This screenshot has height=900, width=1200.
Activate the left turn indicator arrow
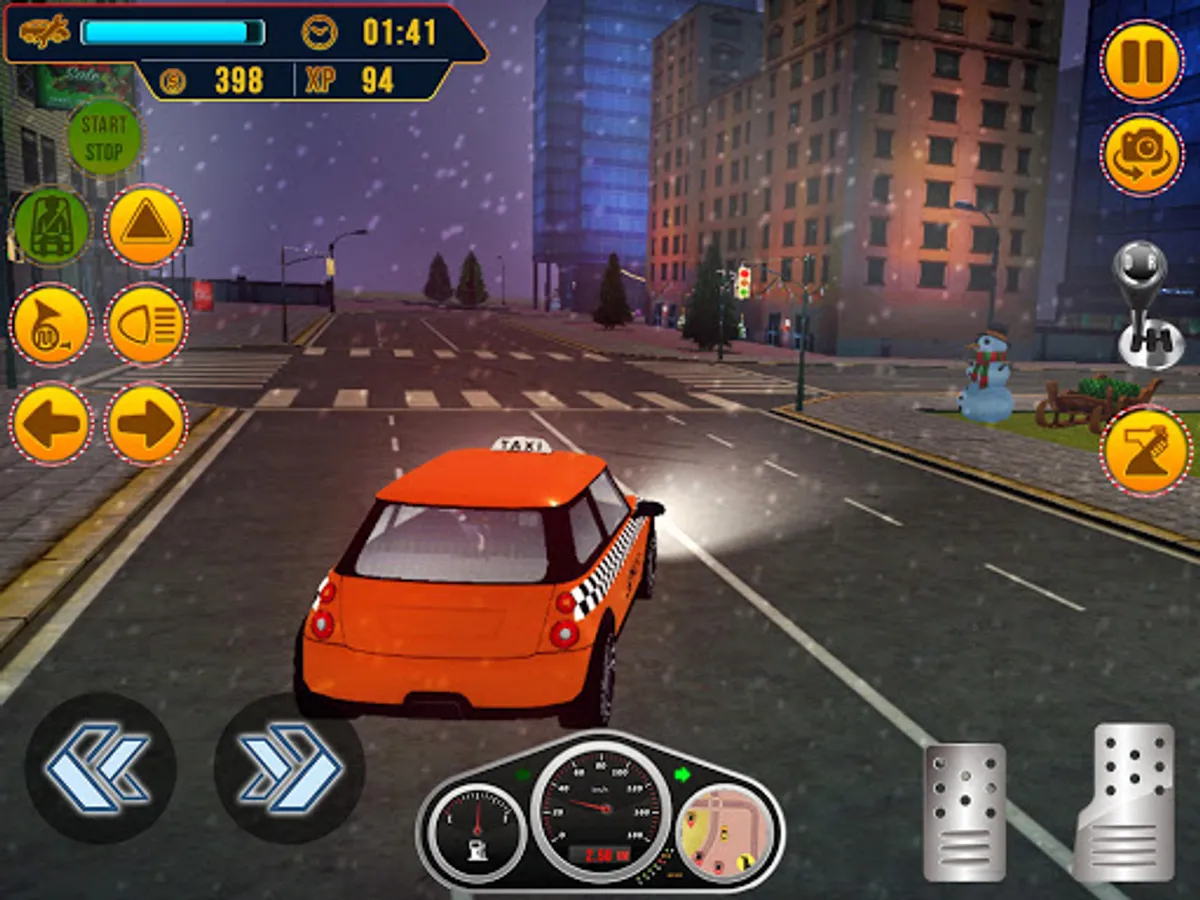pos(51,424)
